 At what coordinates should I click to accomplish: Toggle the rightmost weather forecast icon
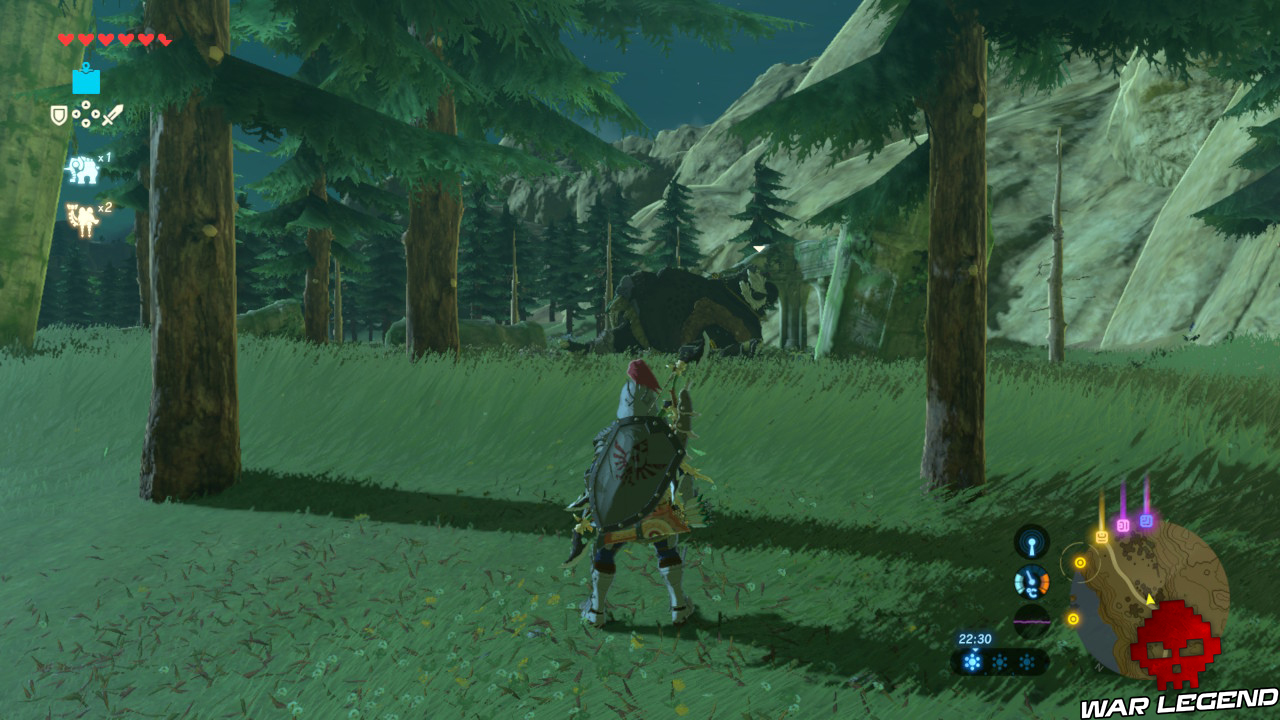1028,661
